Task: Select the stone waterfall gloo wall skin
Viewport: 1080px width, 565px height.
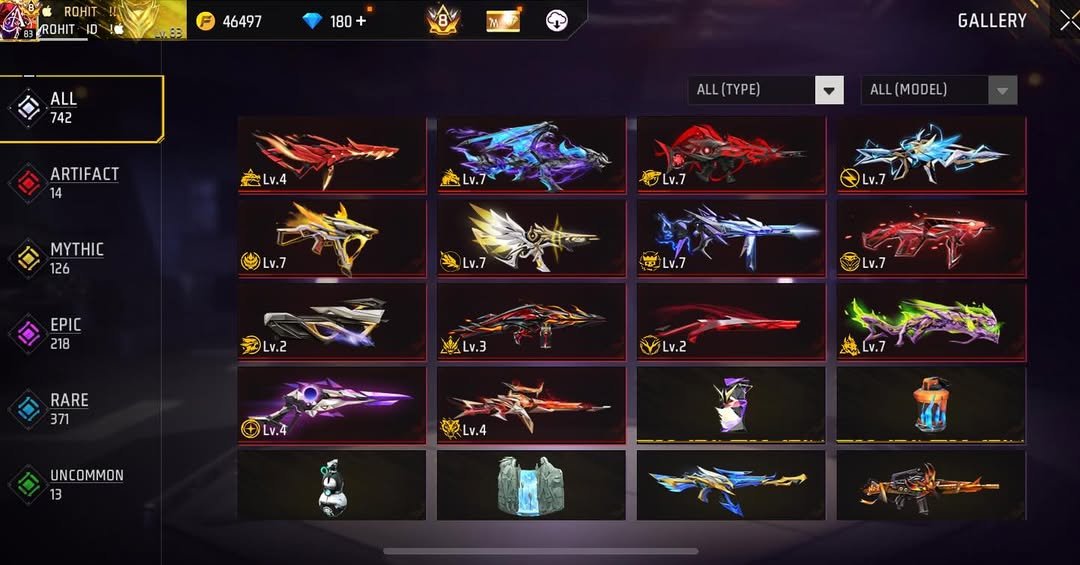Action: click(531, 485)
